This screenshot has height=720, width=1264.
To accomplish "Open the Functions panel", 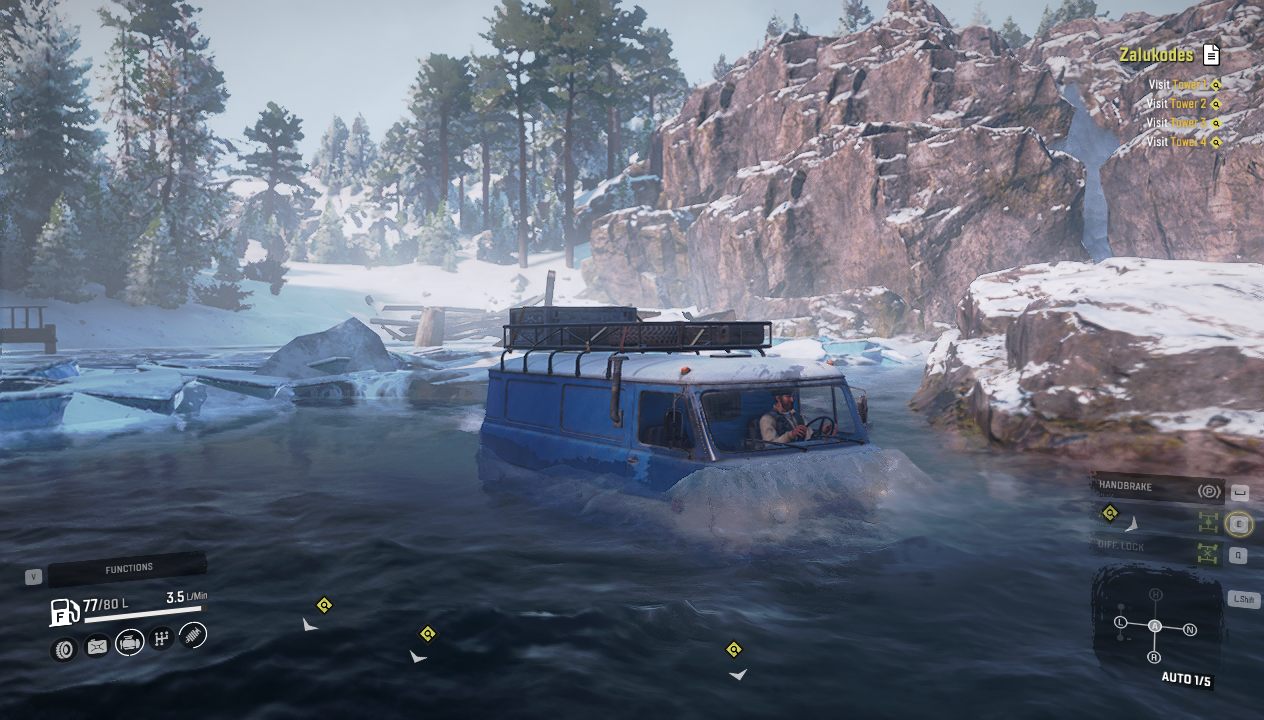I will pyautogui.click(x=128, y=569).
